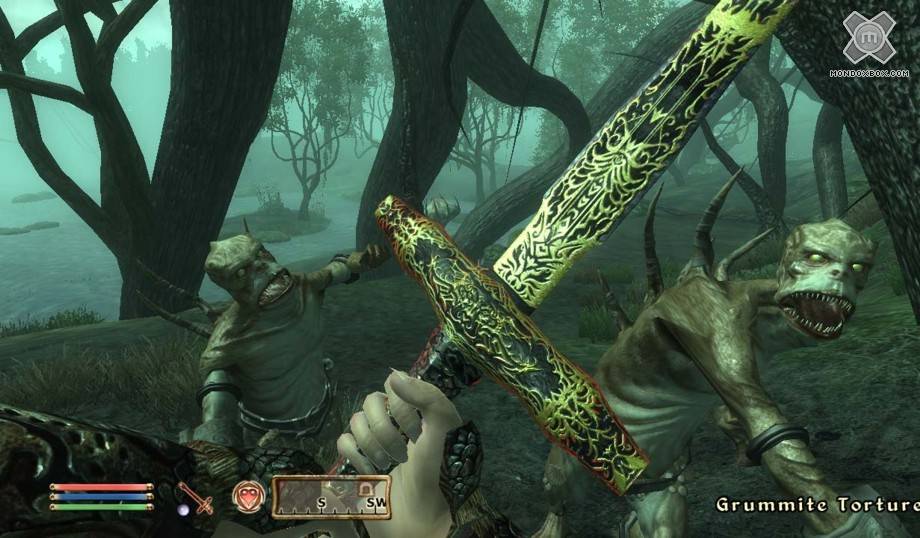
Task: Click the heart-shaped active spell icon
Action: pyautogui.click(x=247, y=496)
